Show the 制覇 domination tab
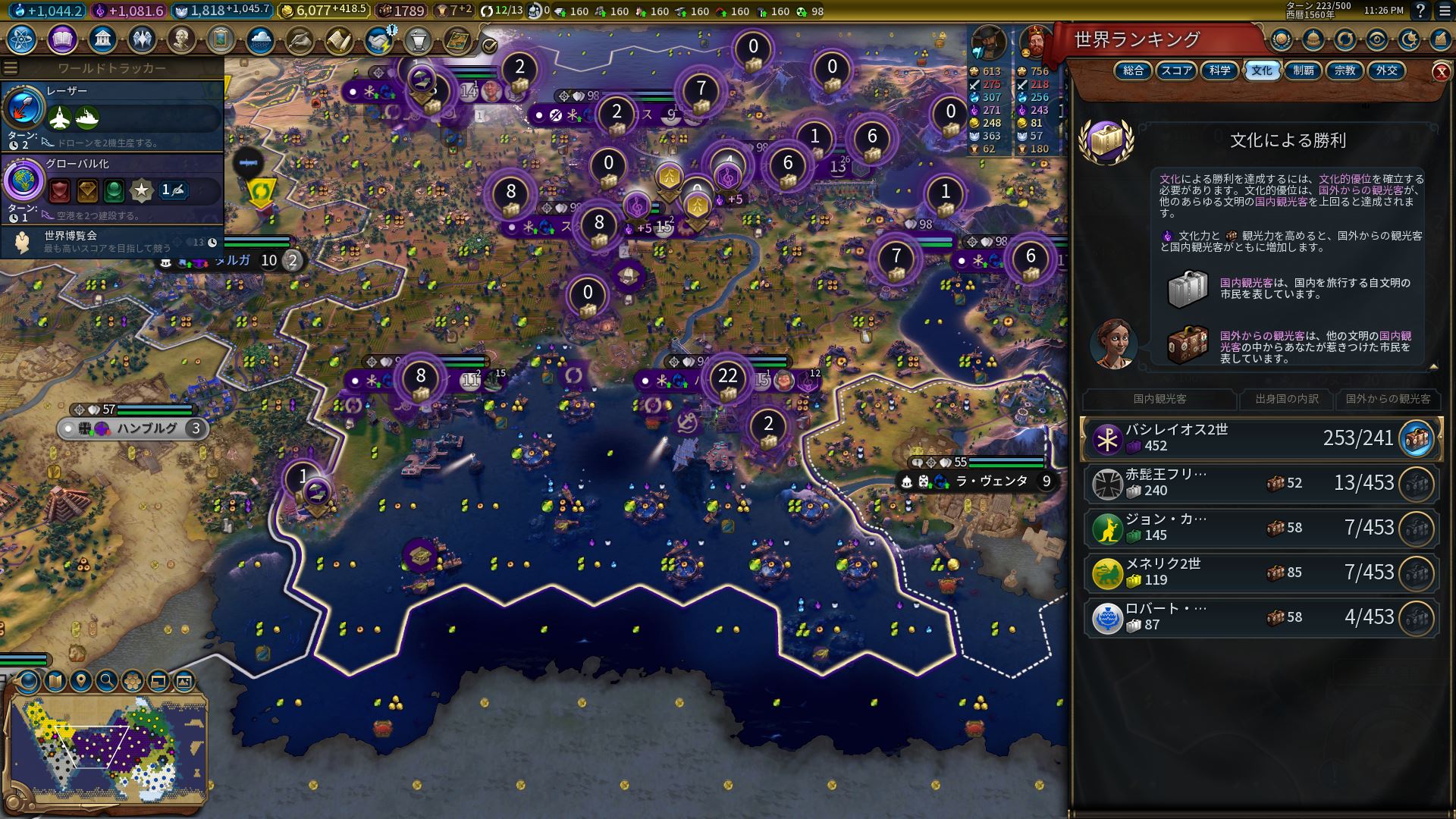 pyautogui.click(x=1304, y=71)
